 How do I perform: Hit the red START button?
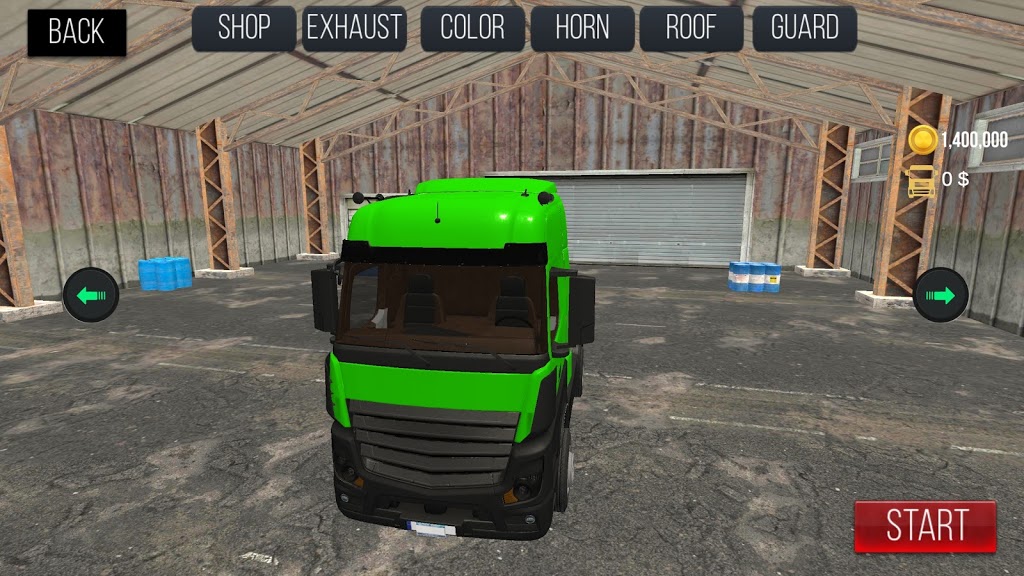tap(925, 526)
